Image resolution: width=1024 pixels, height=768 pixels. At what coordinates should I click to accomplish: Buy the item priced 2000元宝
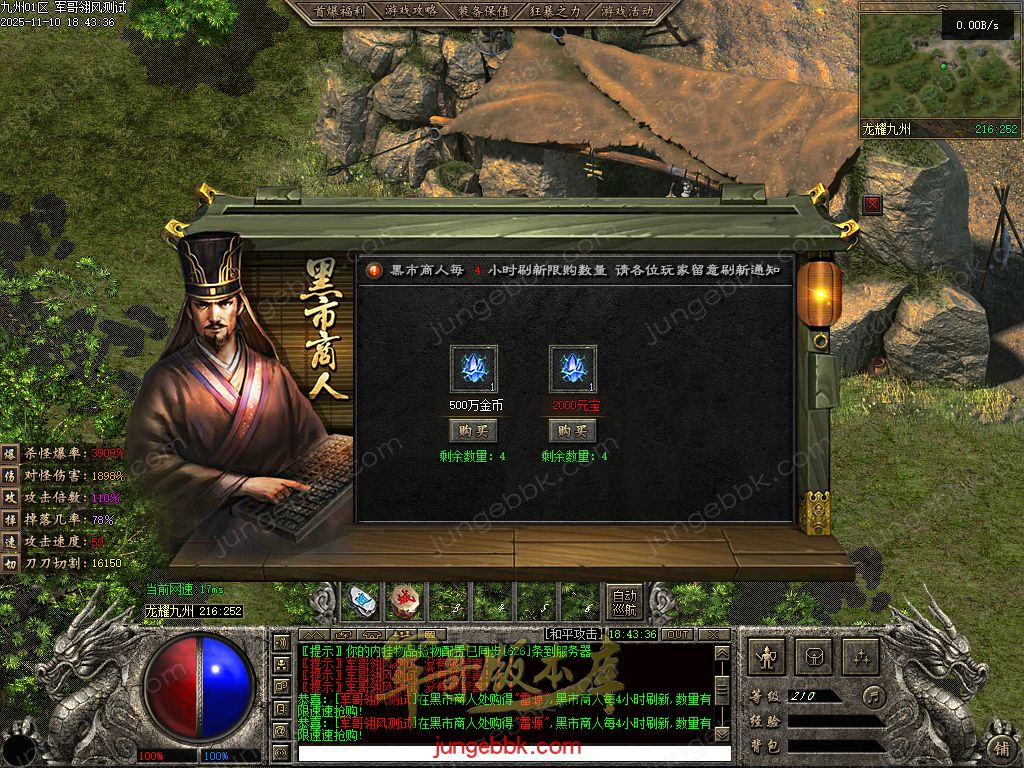[573, 431]
